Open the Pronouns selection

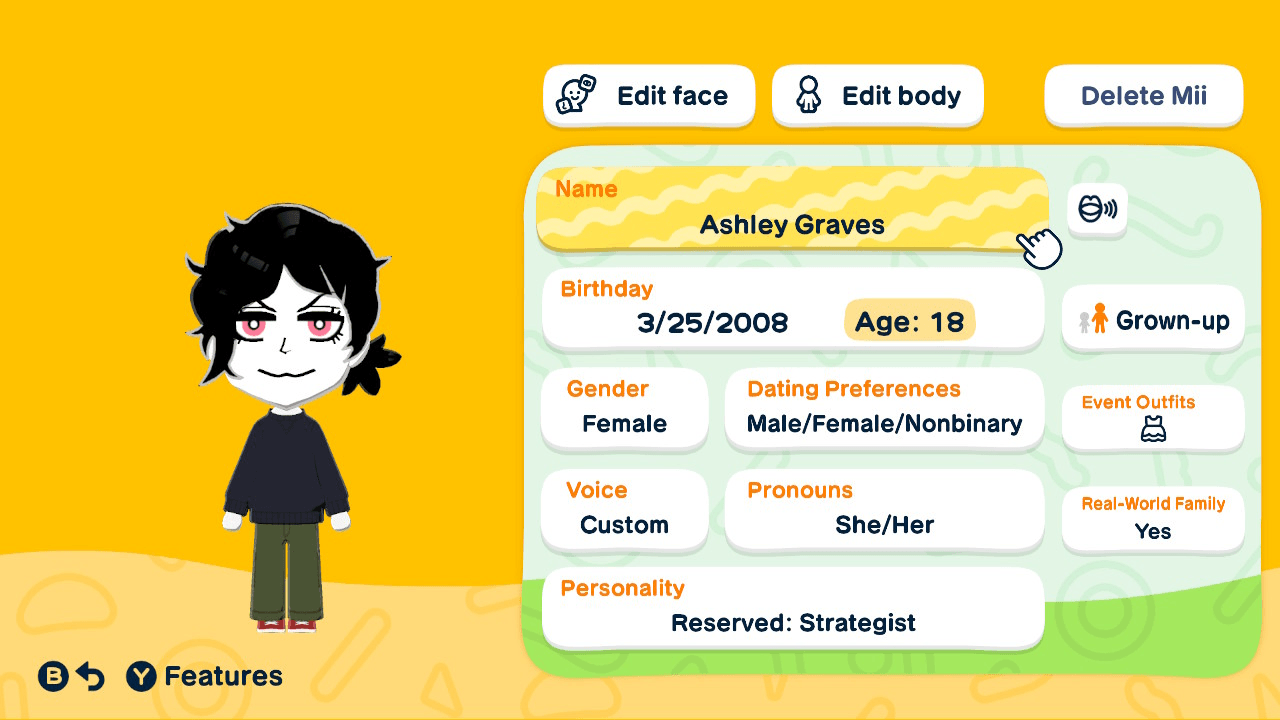click(x=884, y=510)
